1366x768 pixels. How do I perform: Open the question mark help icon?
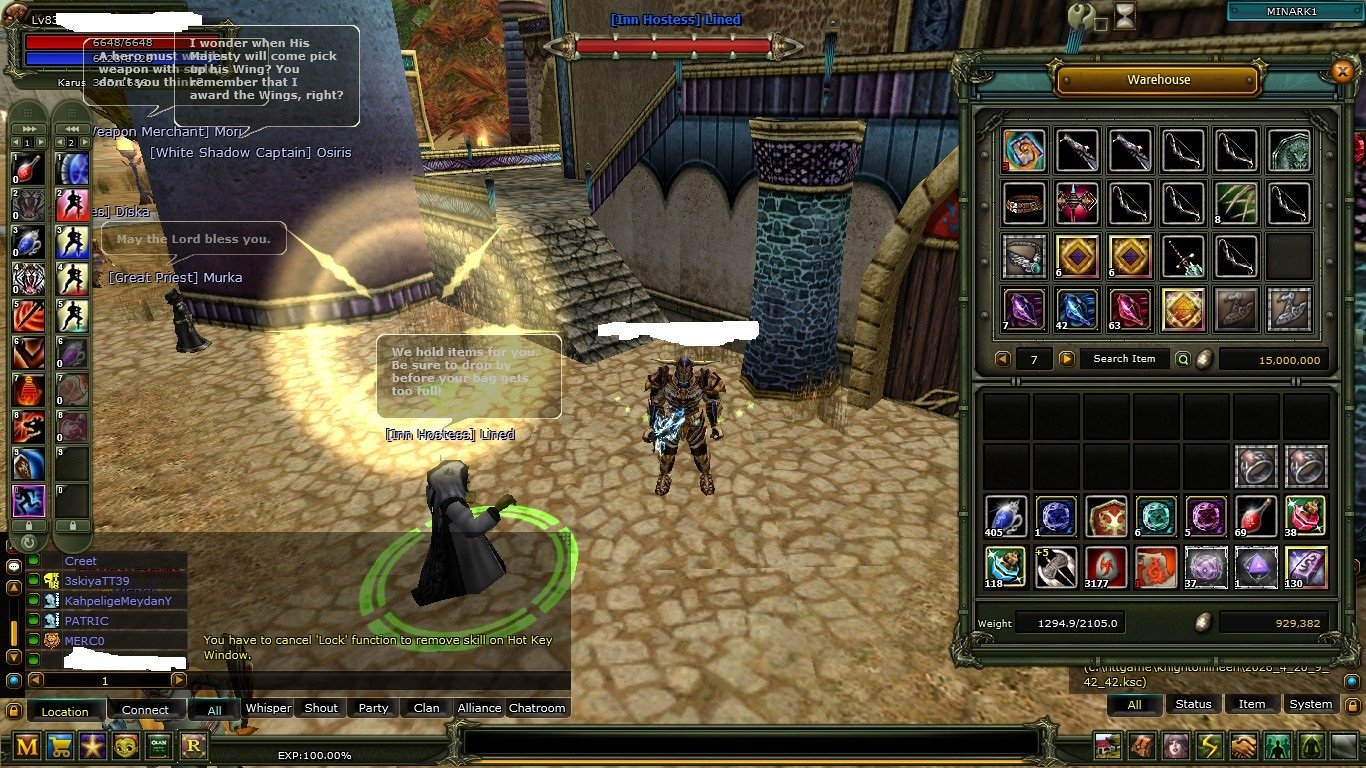pos(1081,15)
